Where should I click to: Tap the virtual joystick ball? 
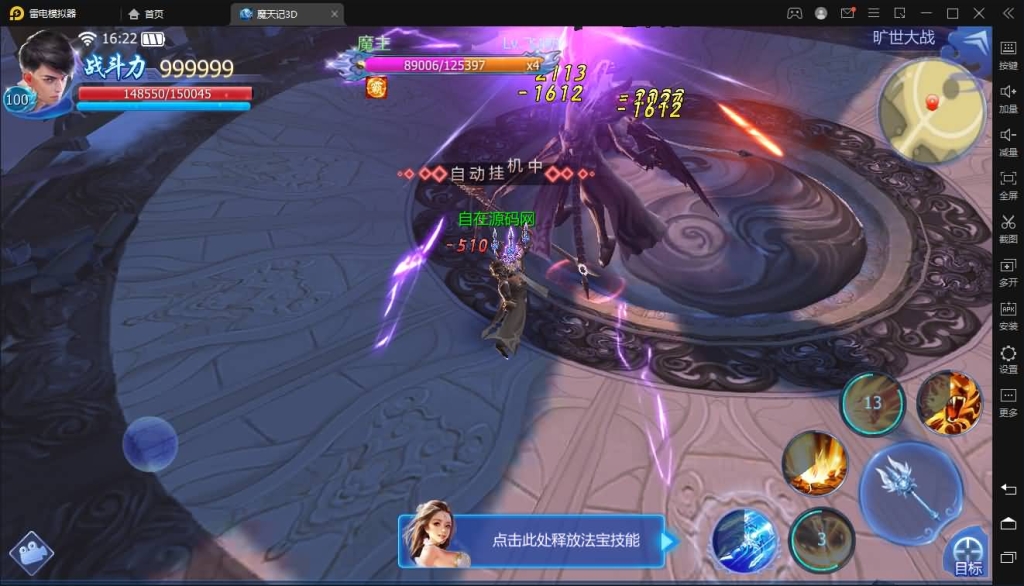(150, 444)
